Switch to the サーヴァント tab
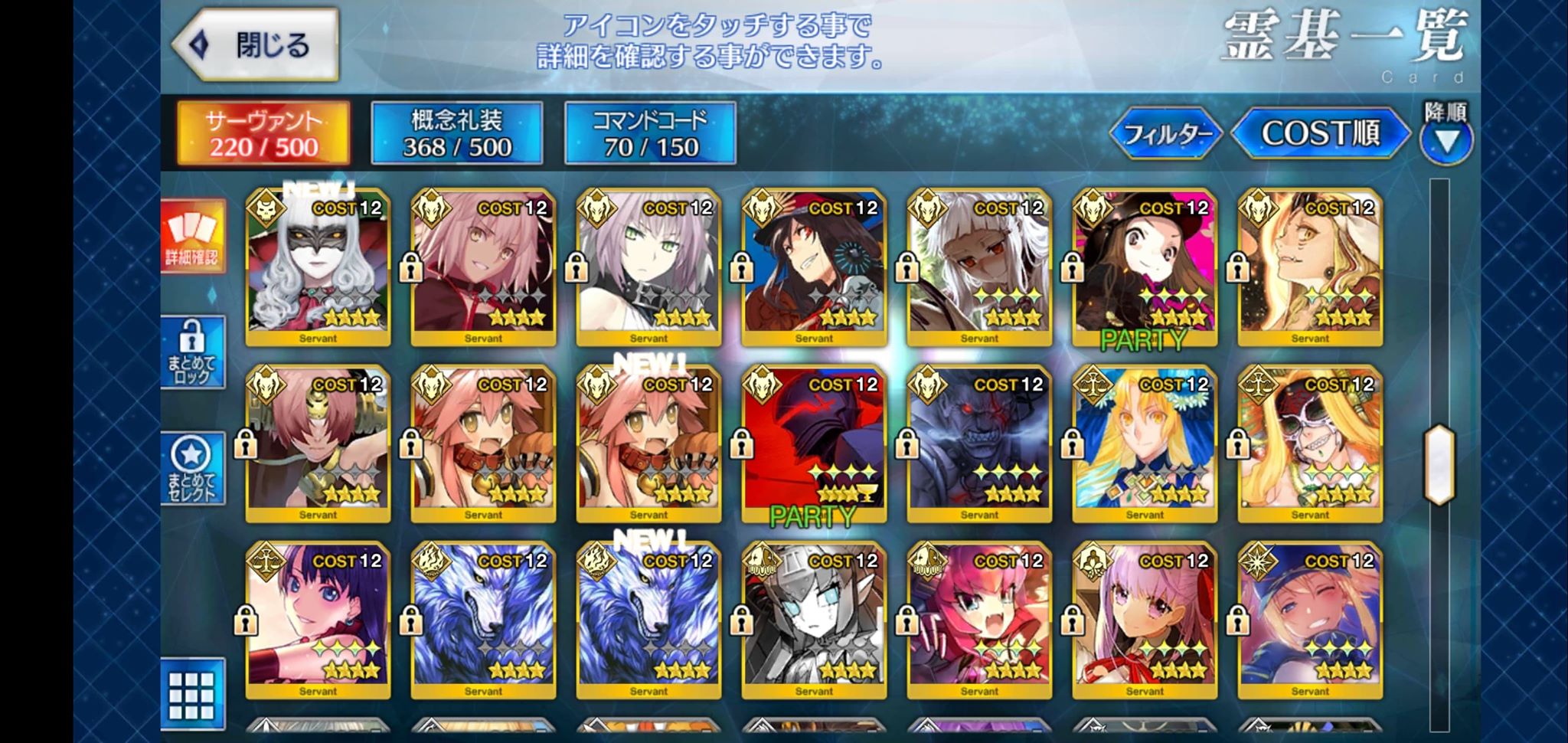The height and width of the screenshot is (743, 1568). tap(263, 133)
